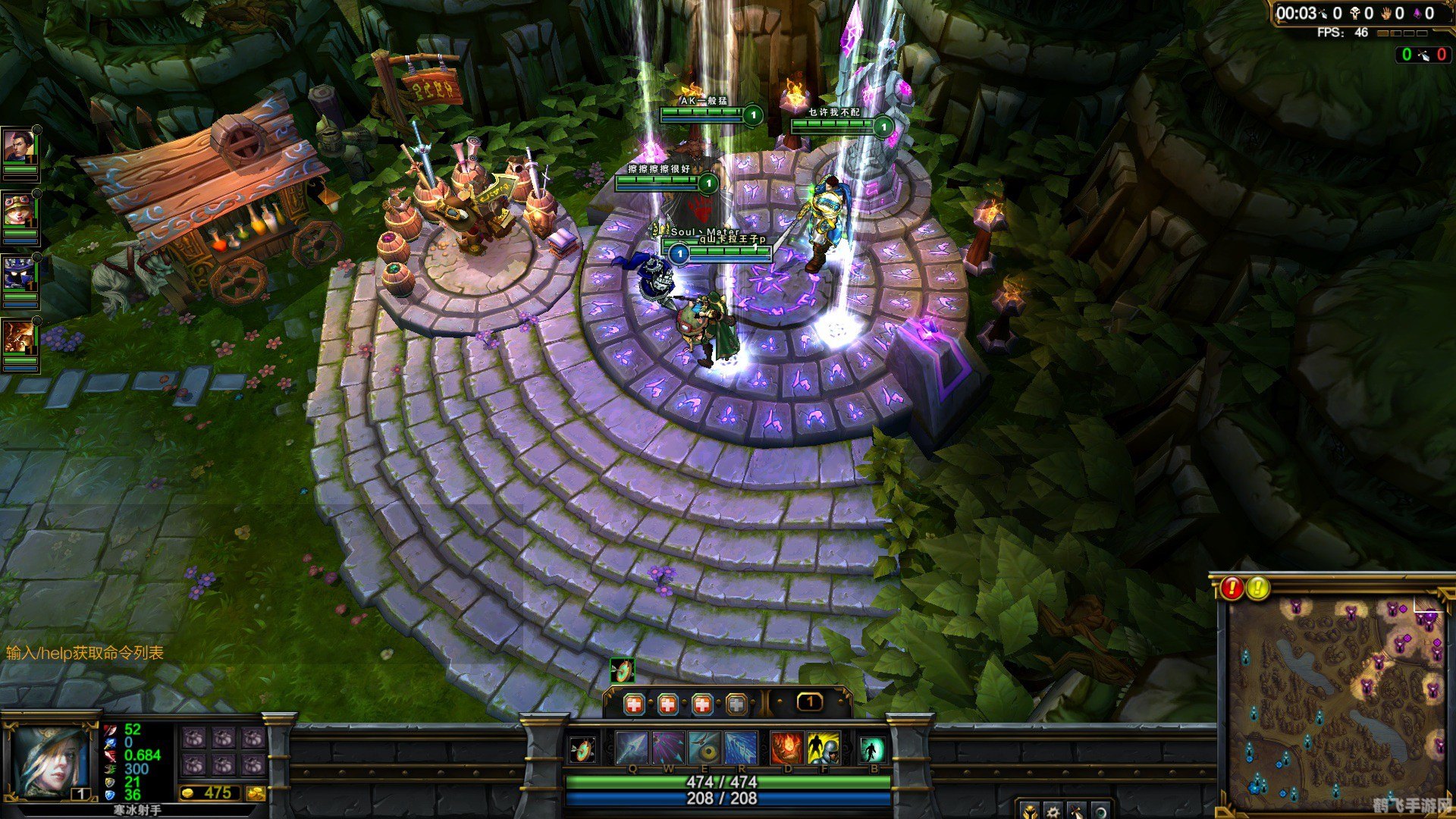The image size is (1456, 819).
Task: Select Teemo's teammate portrait
Action: [x=20, y=210]
